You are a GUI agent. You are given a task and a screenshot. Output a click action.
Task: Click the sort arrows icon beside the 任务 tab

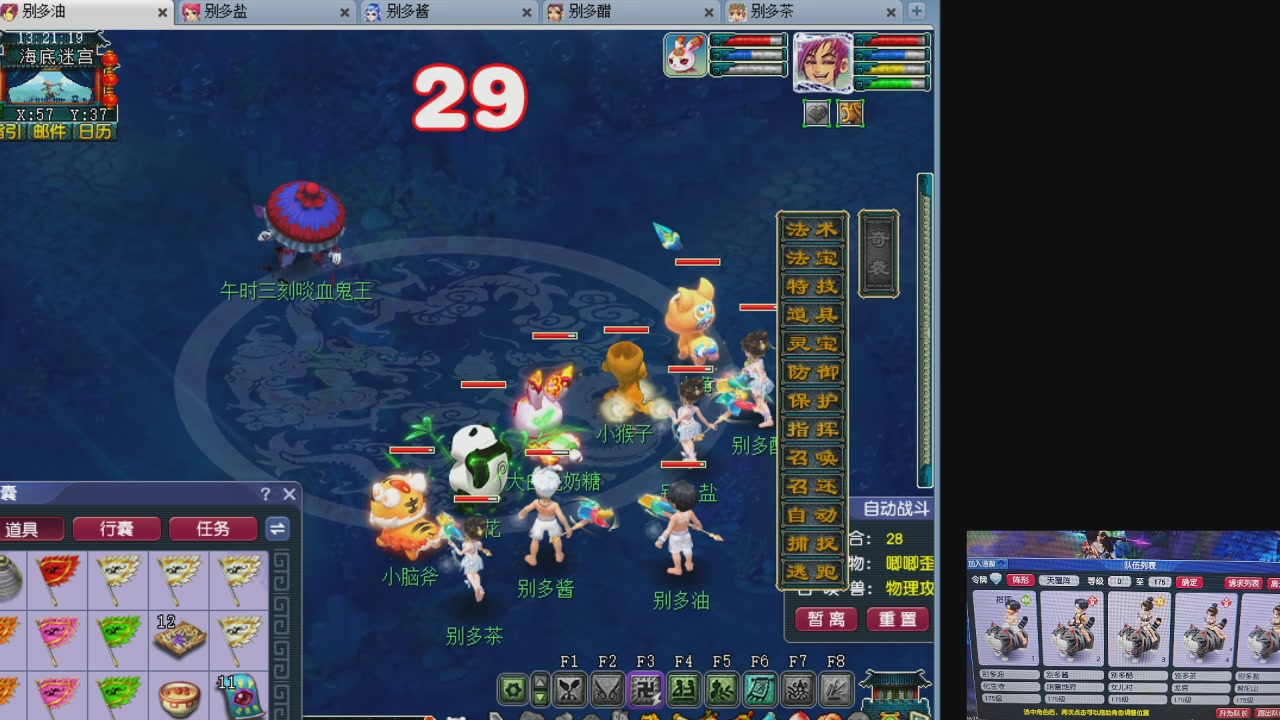tap(277, 529)
